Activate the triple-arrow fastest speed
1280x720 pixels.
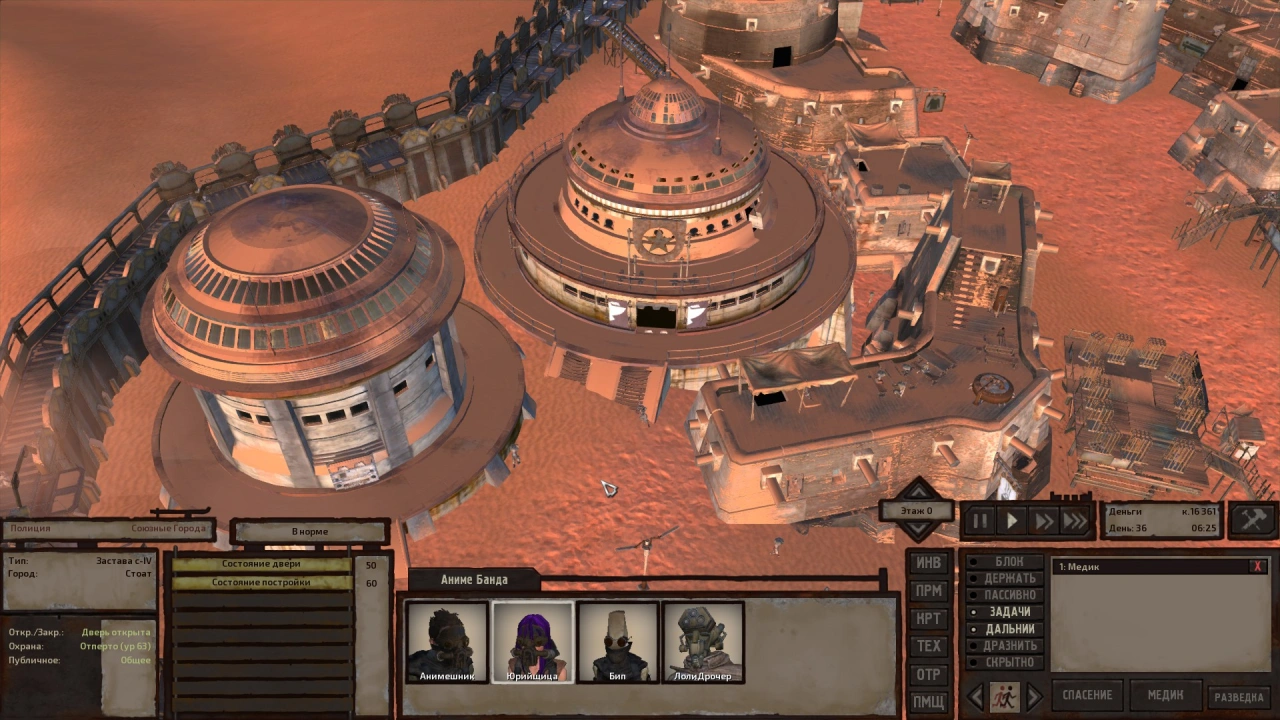[1074, 521]
